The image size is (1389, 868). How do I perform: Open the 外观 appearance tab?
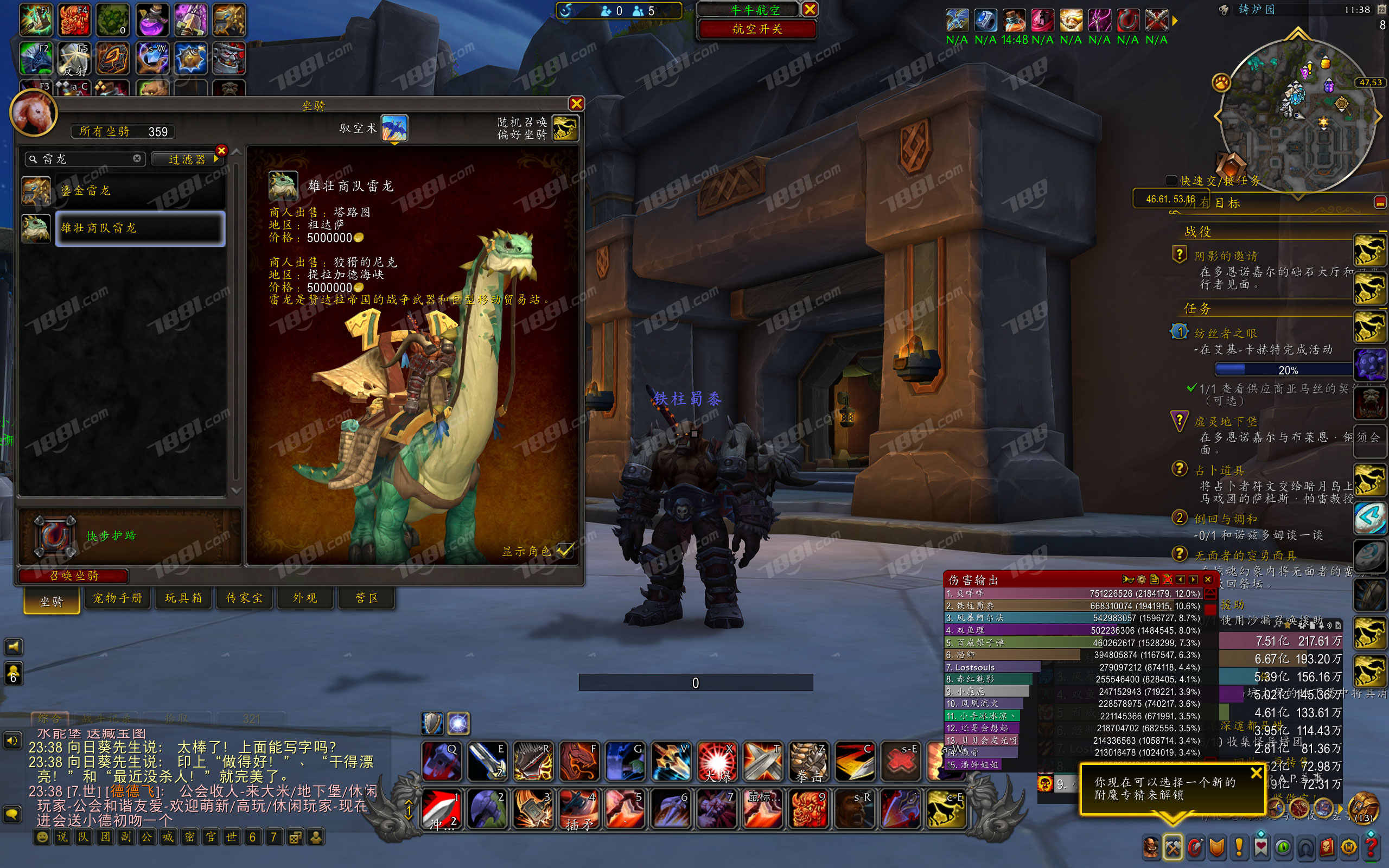click(305, 598)
